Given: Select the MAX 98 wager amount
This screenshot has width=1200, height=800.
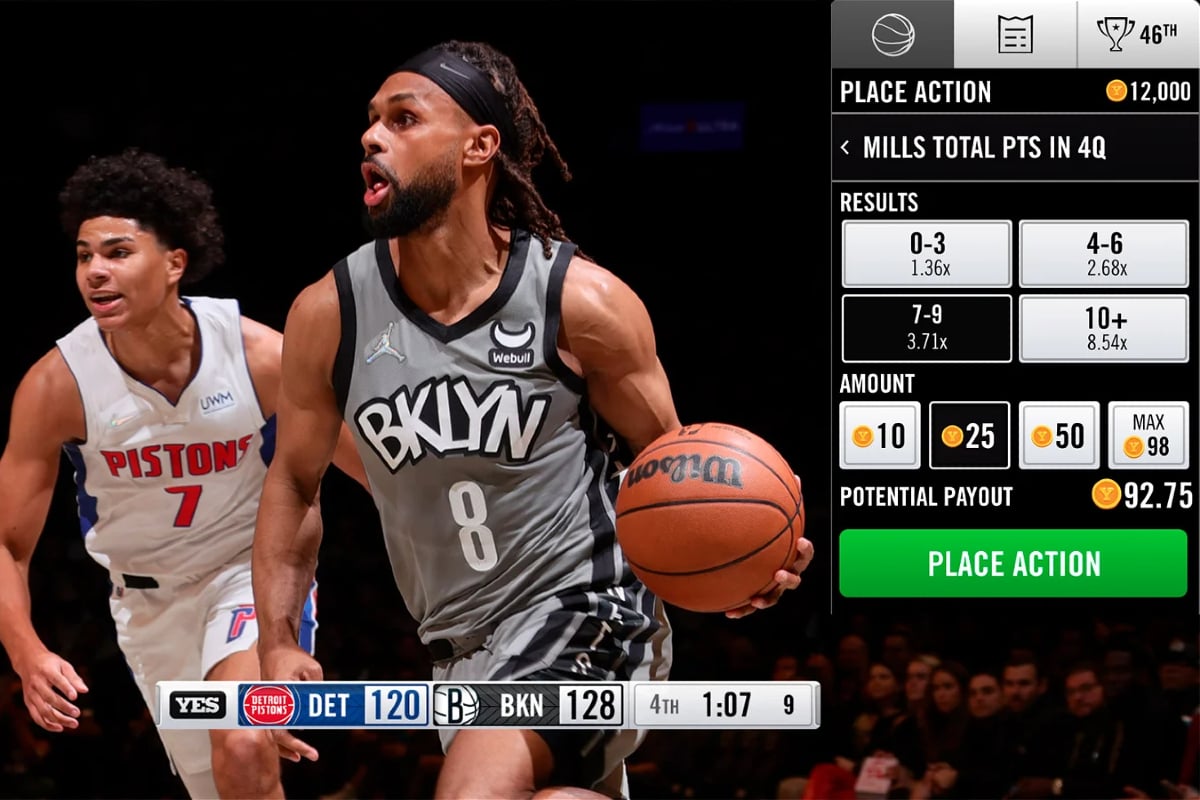Looking at the screenshot, I should [x=1148, y=435].
